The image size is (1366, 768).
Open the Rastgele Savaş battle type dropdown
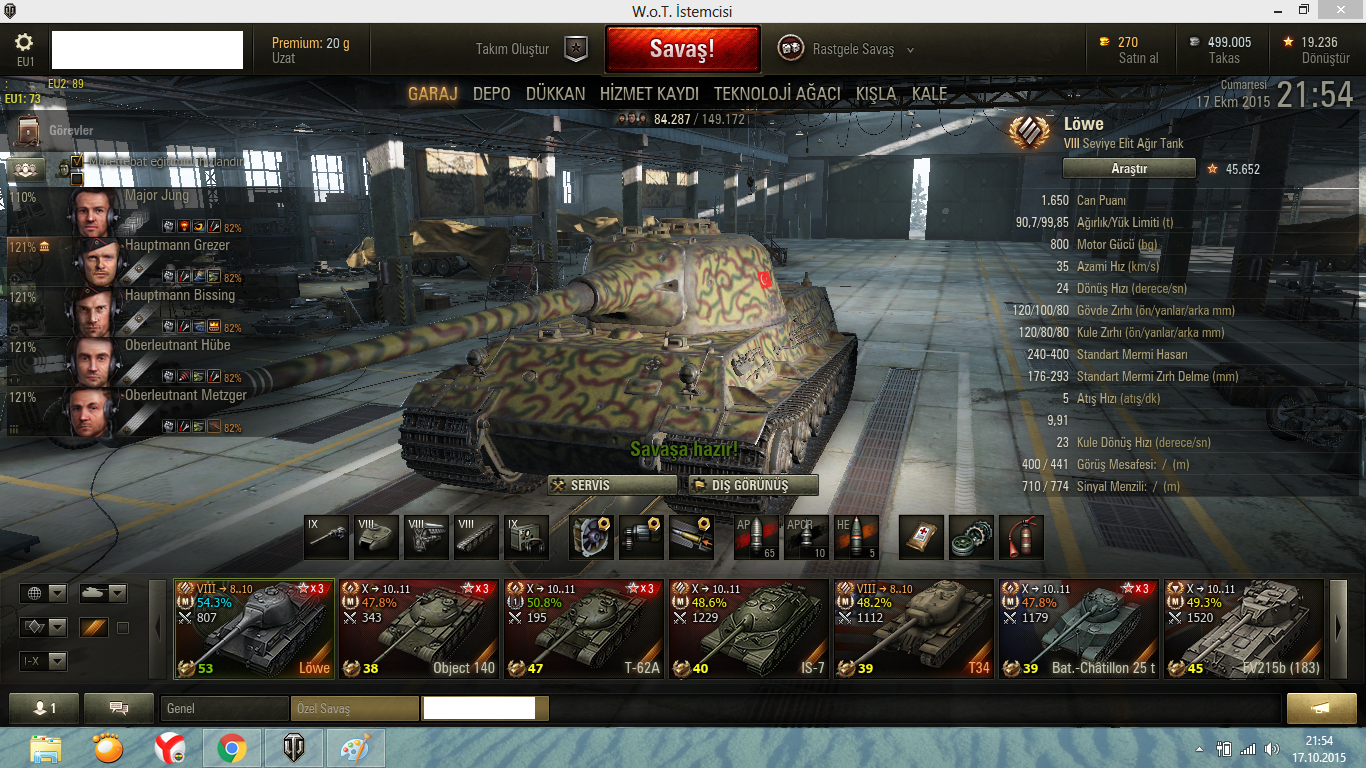pyautogui.click(x=846, y=49)
